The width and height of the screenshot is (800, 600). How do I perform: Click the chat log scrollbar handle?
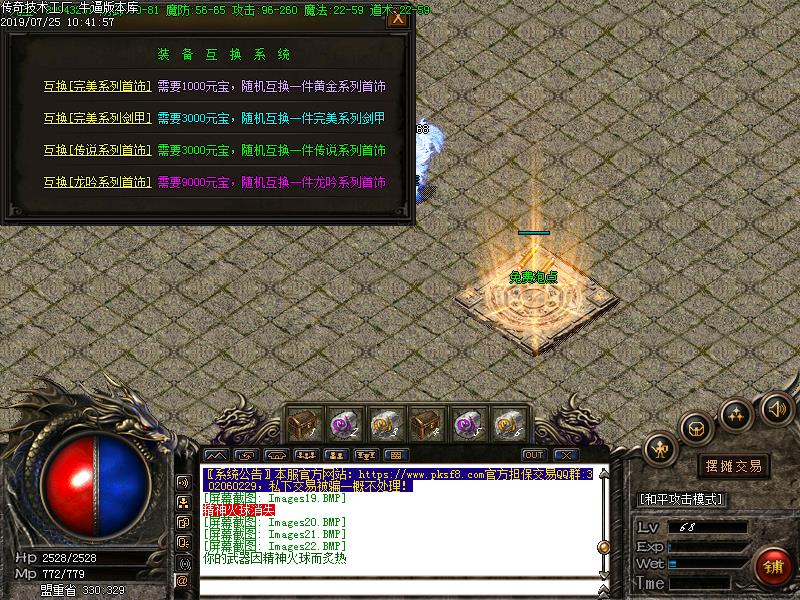click(x=603, y=547)
